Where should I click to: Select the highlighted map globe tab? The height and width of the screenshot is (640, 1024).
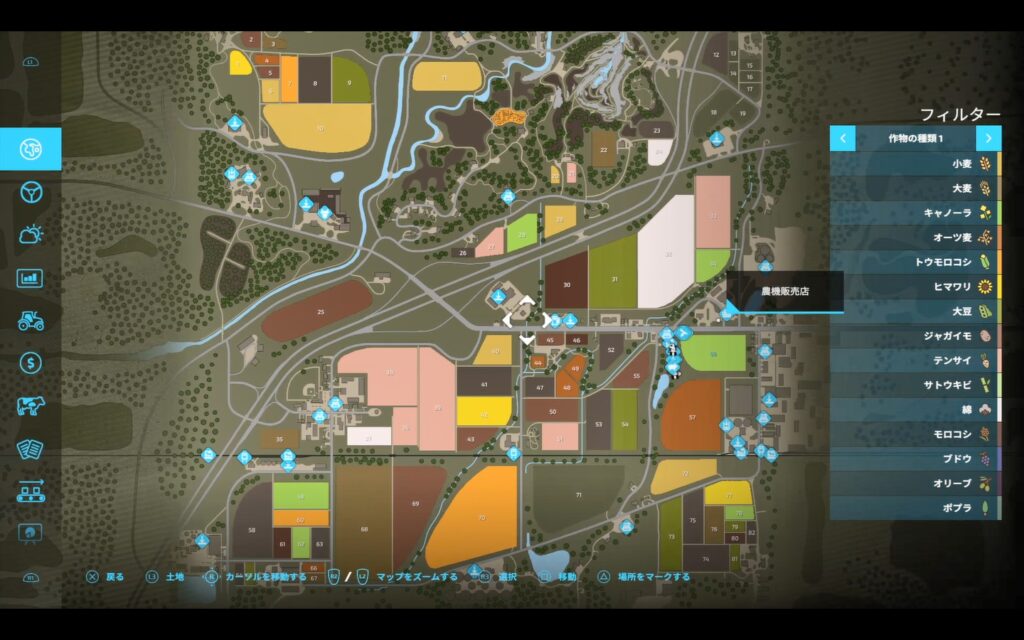point(30,149)
